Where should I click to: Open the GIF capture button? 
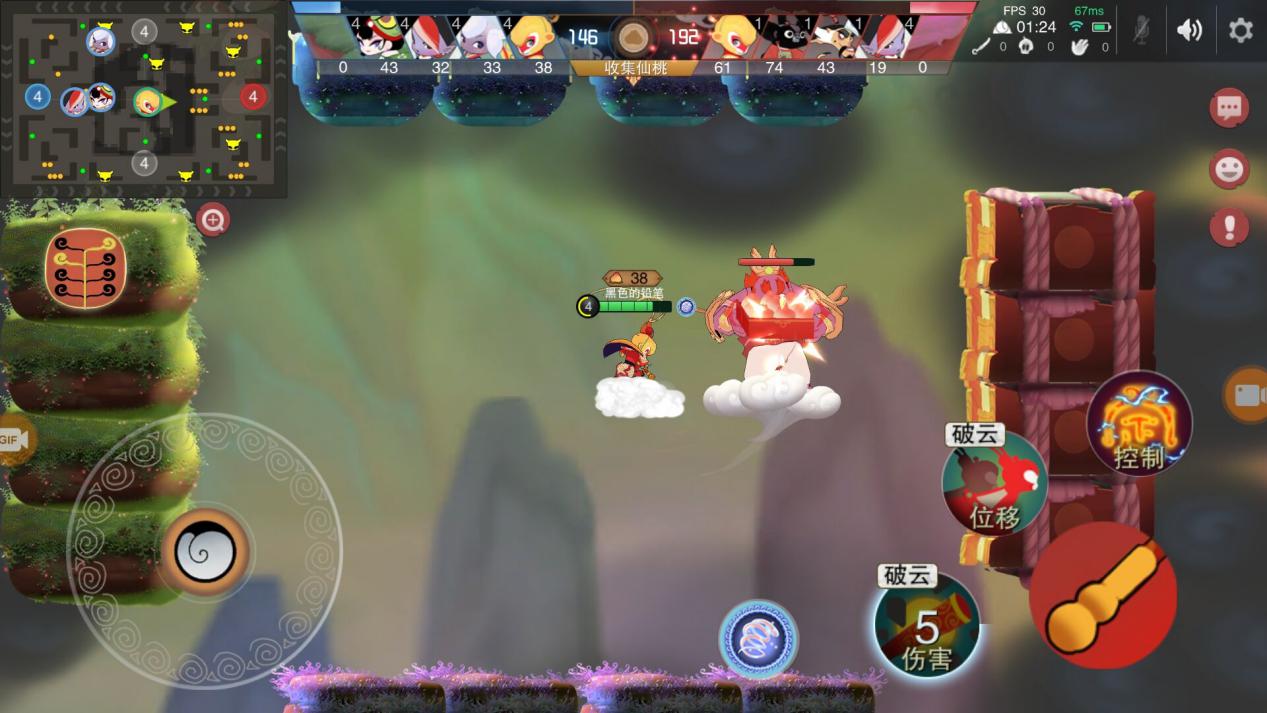12,439
